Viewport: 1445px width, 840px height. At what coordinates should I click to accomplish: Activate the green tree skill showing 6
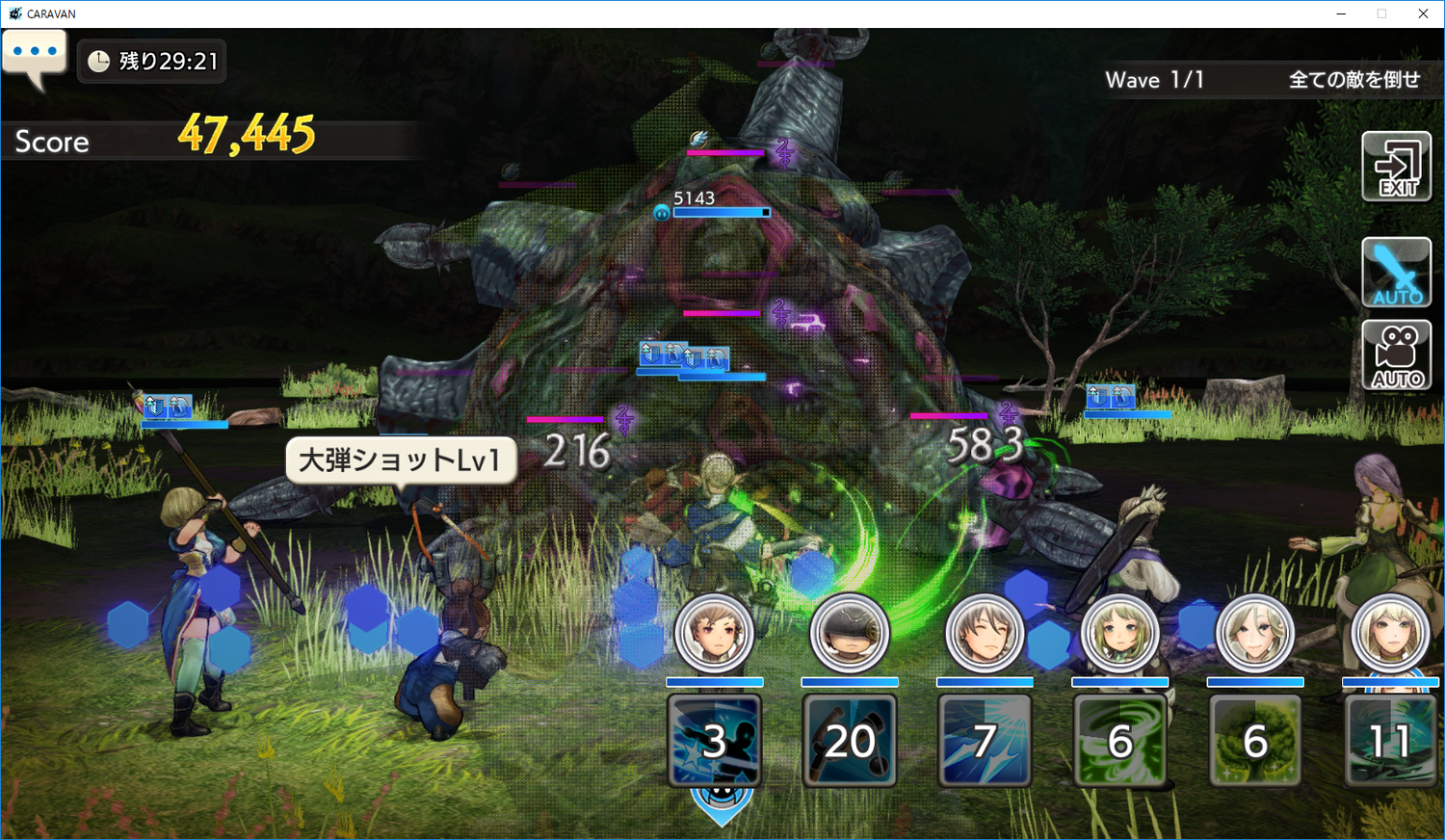pyautogui.click(x=1254, y=740)
